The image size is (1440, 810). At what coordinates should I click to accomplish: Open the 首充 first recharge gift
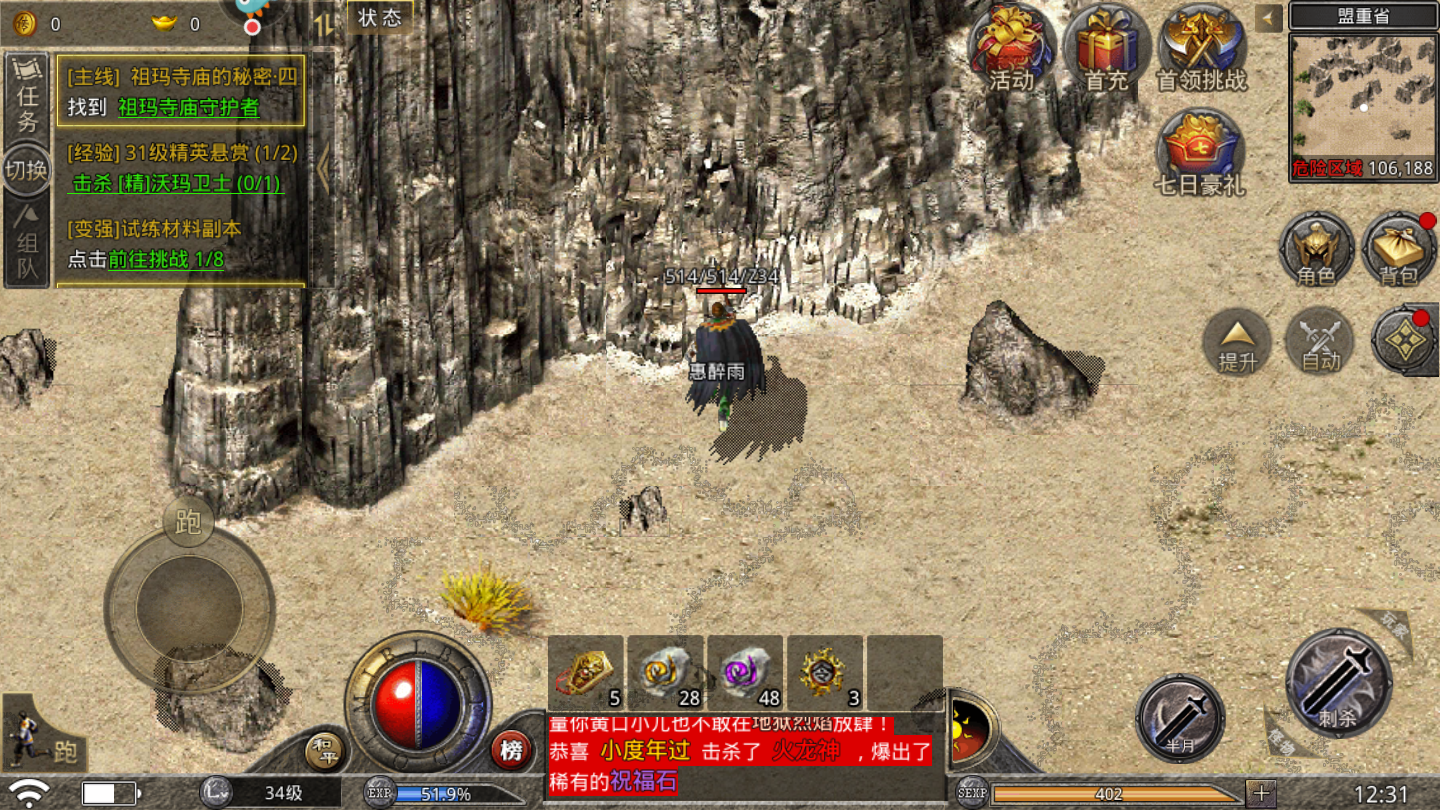(x=1106, y=48)
